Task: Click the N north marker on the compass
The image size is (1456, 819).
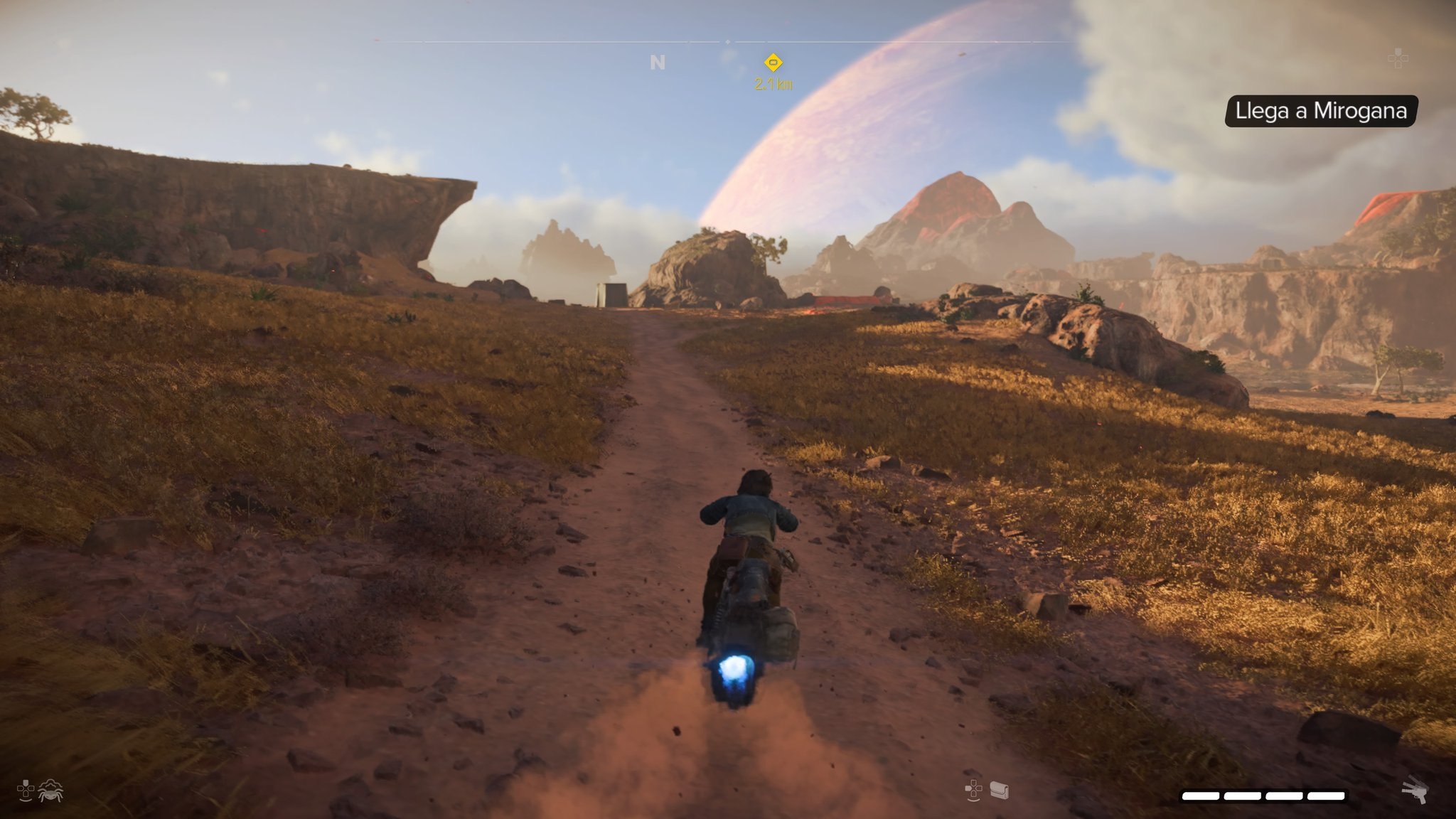Action: tap(658, 63)
